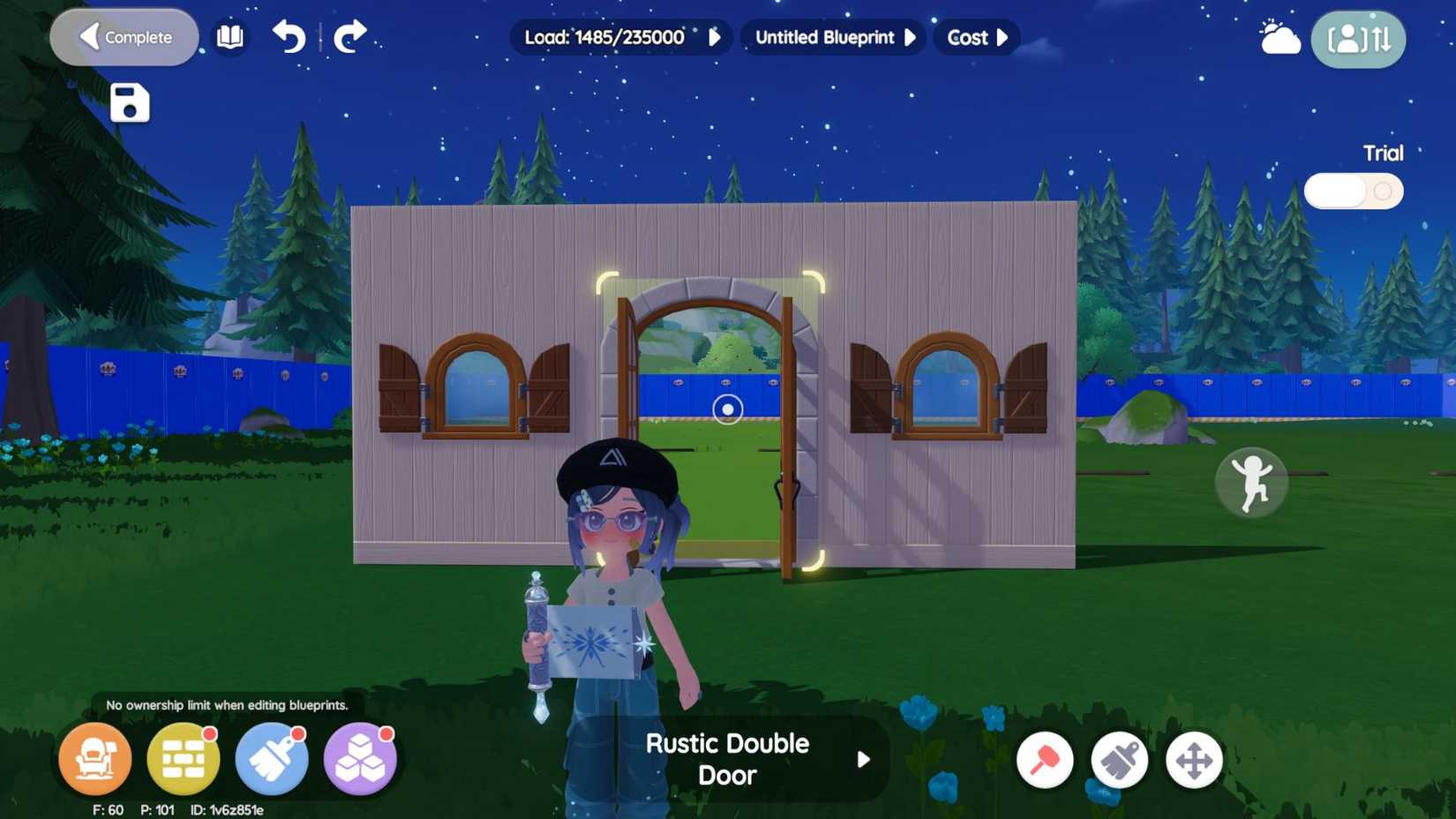This screenshot has height=819, width=1456.
Task: Select the hammer demolish tool
Action: [x=1045, y=759]
